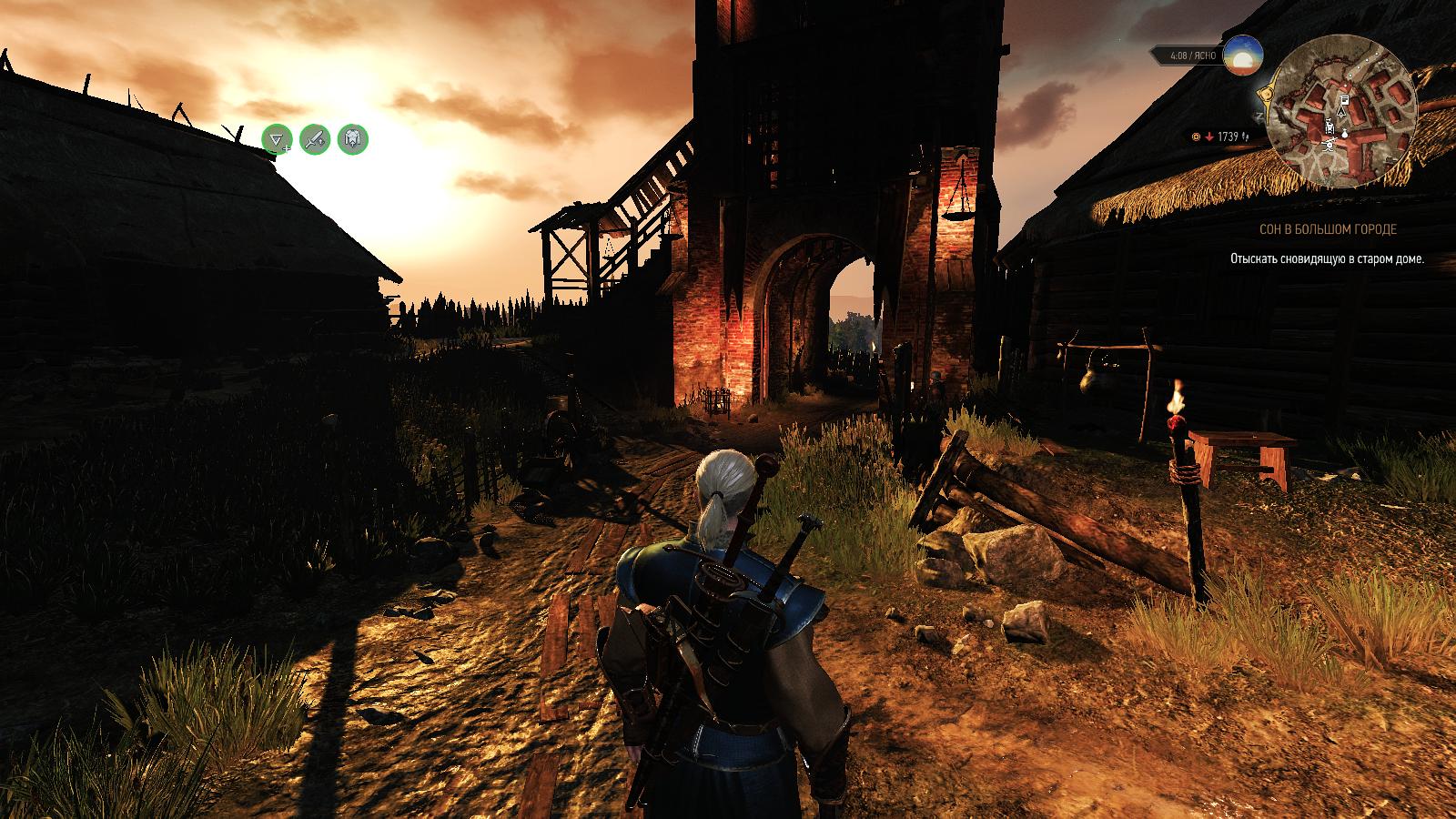1456x819 pixels.
Task: Click the weight indicator icon after the money
Action: 1245,137
